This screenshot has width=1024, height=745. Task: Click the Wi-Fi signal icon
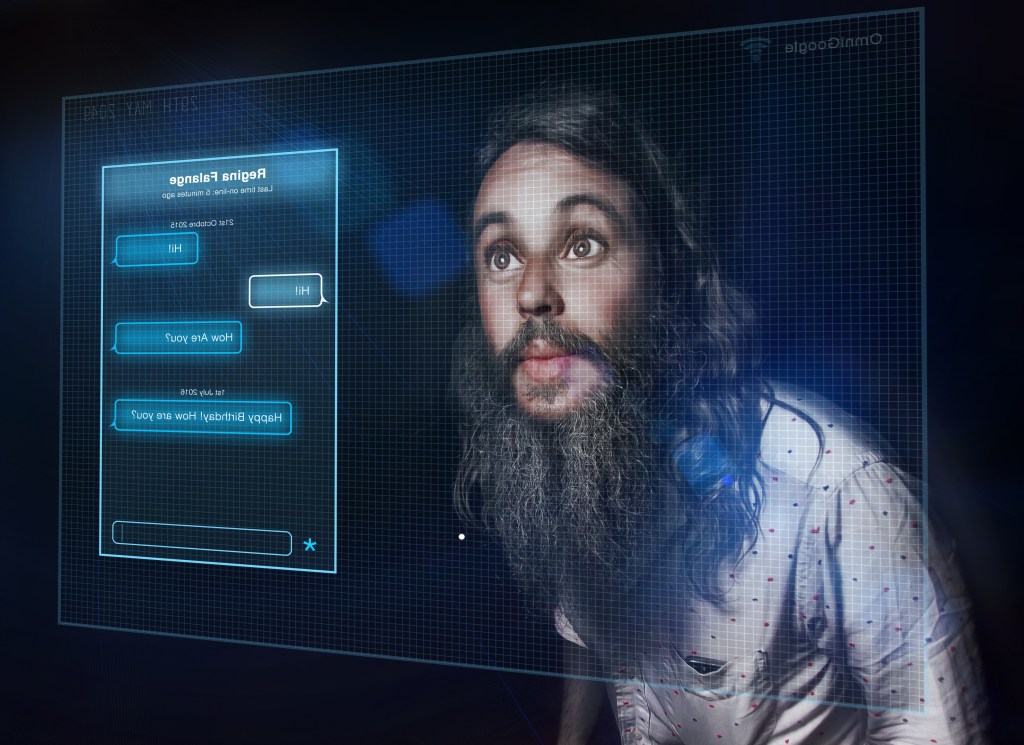click(756, 49)
